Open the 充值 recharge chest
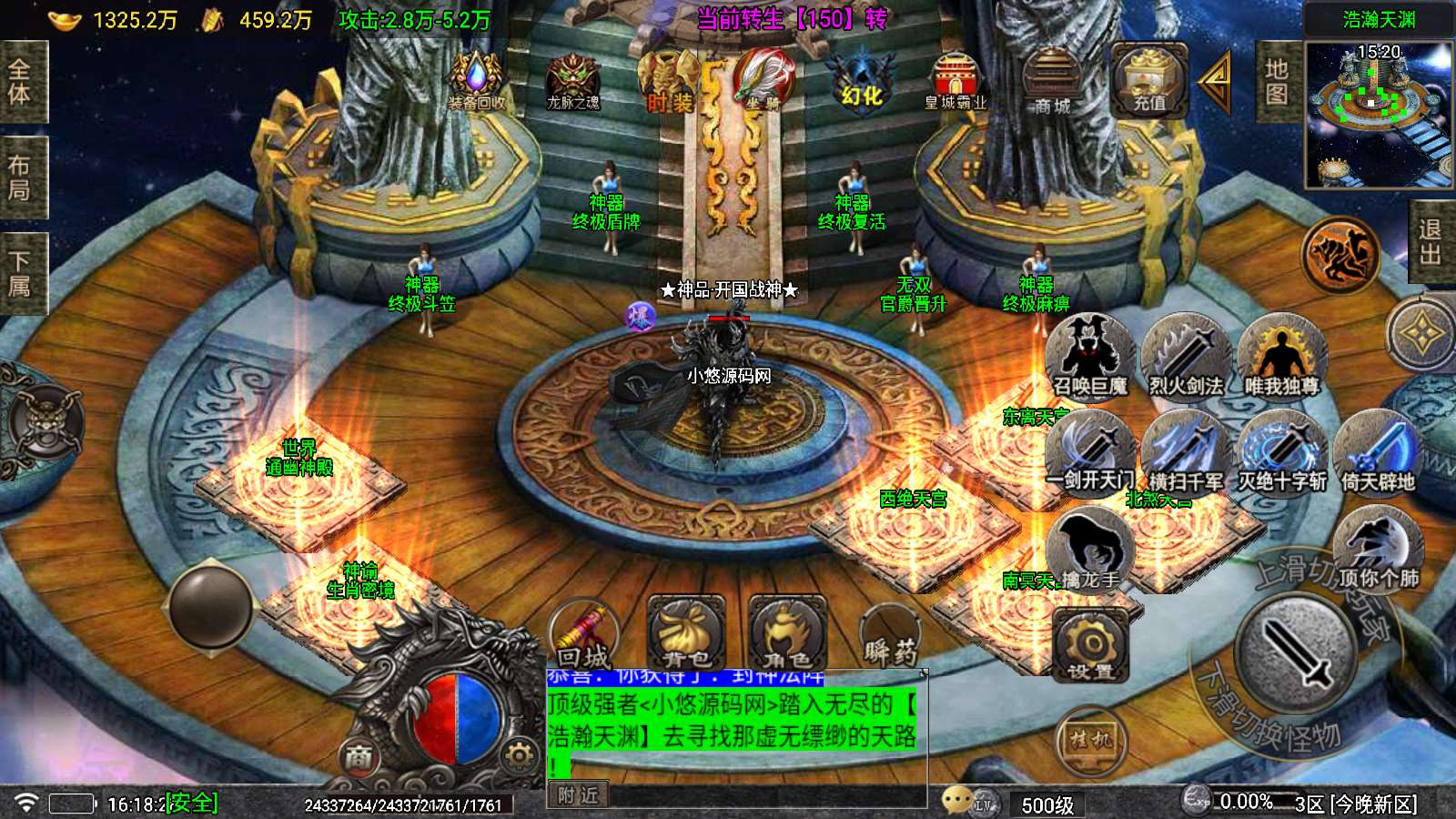Image resolution: width=1456 pixels, height=819 pixels. (1148, 82)
